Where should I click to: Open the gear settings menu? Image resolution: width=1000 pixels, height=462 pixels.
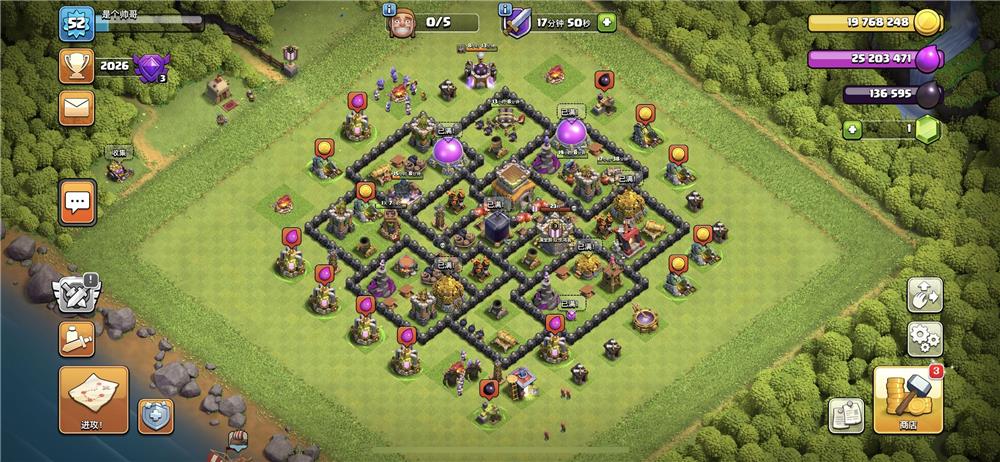click(x=925, y=338)
